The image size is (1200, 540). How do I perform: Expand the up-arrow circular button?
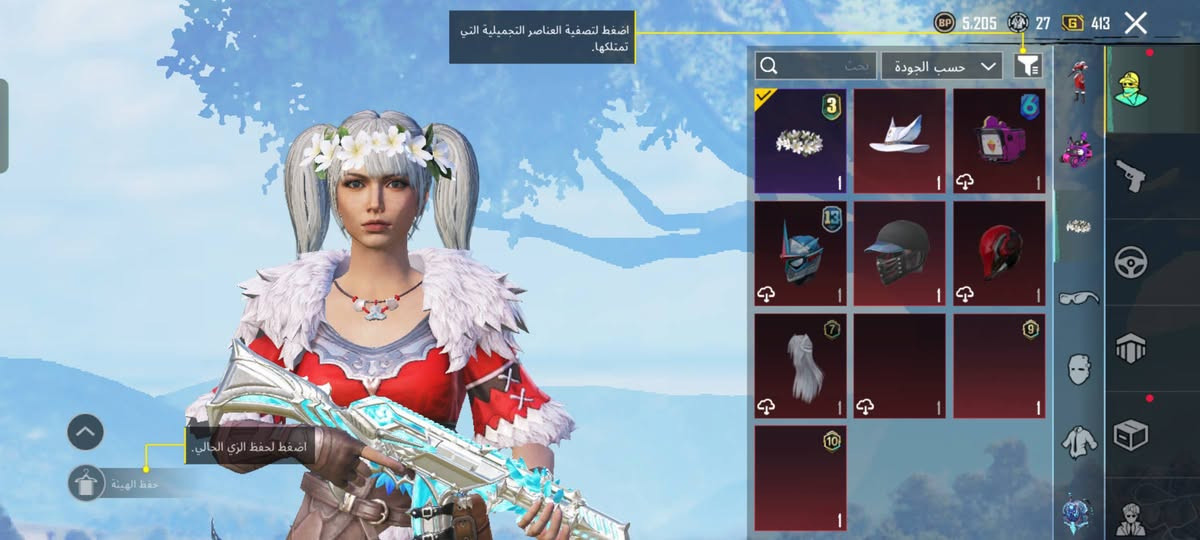tap(86, 432)
